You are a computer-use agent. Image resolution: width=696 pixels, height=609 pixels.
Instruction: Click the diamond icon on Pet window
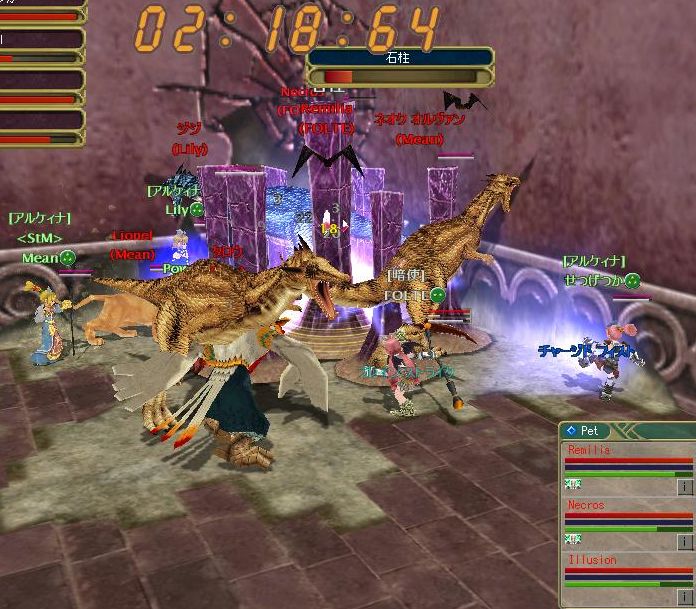click(570, 430)
